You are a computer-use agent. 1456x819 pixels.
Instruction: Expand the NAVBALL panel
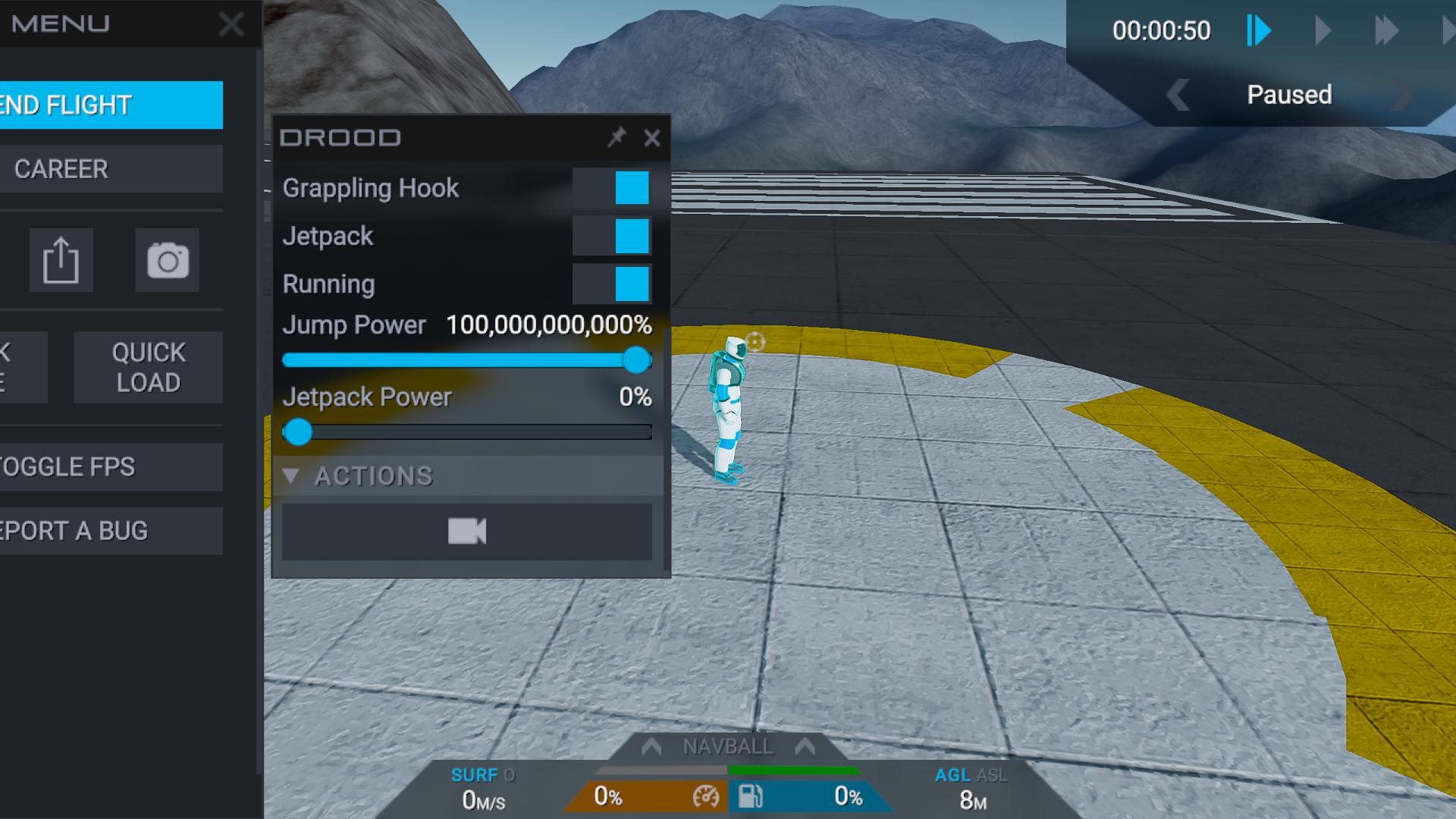click(x=728, y=747)
